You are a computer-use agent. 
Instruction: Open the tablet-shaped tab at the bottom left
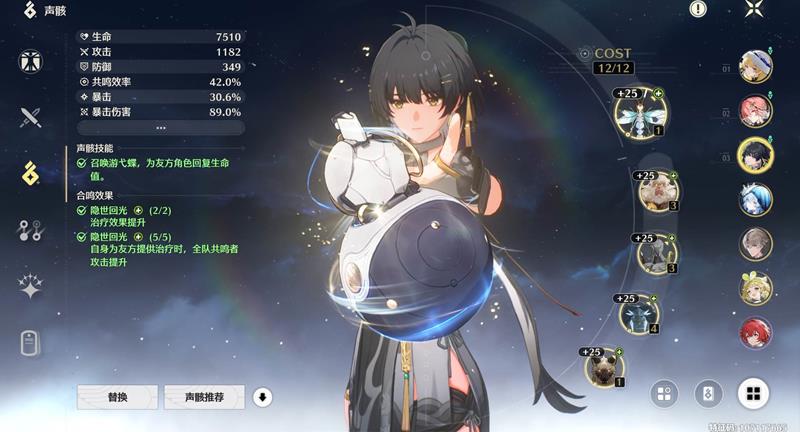click(31, 343)
